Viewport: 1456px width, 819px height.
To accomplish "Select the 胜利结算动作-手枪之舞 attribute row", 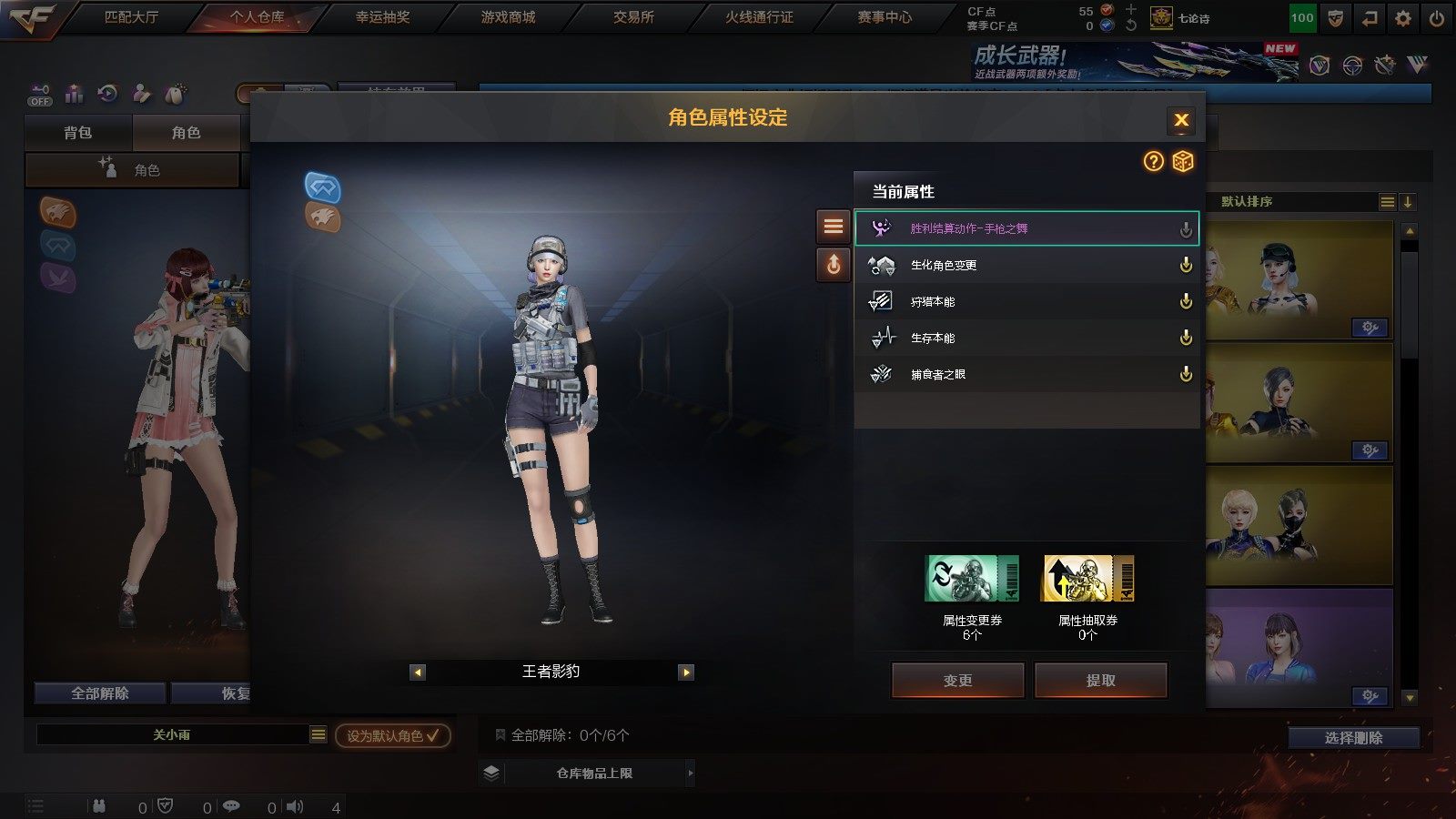I will point(1026,228).
